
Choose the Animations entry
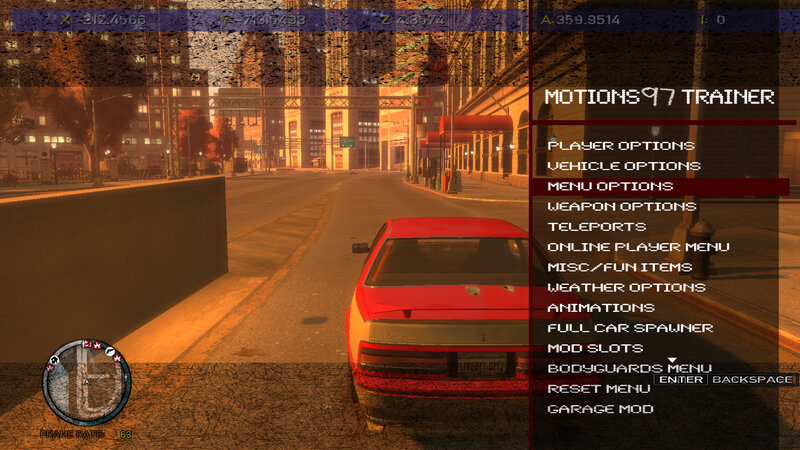coord(600,308)
